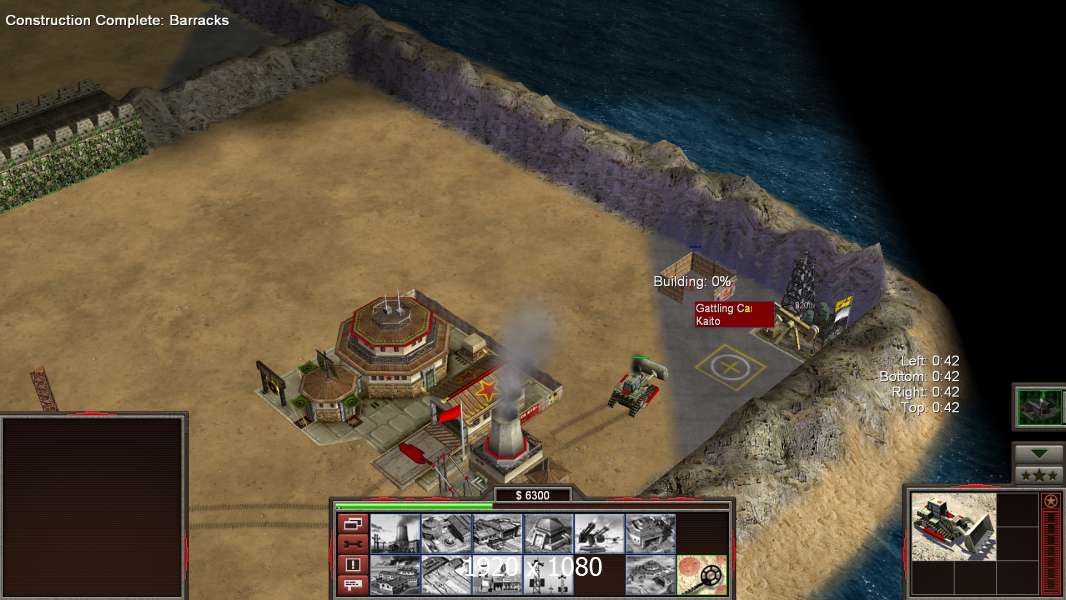Click the red exclamation mark button

[352, 565]
